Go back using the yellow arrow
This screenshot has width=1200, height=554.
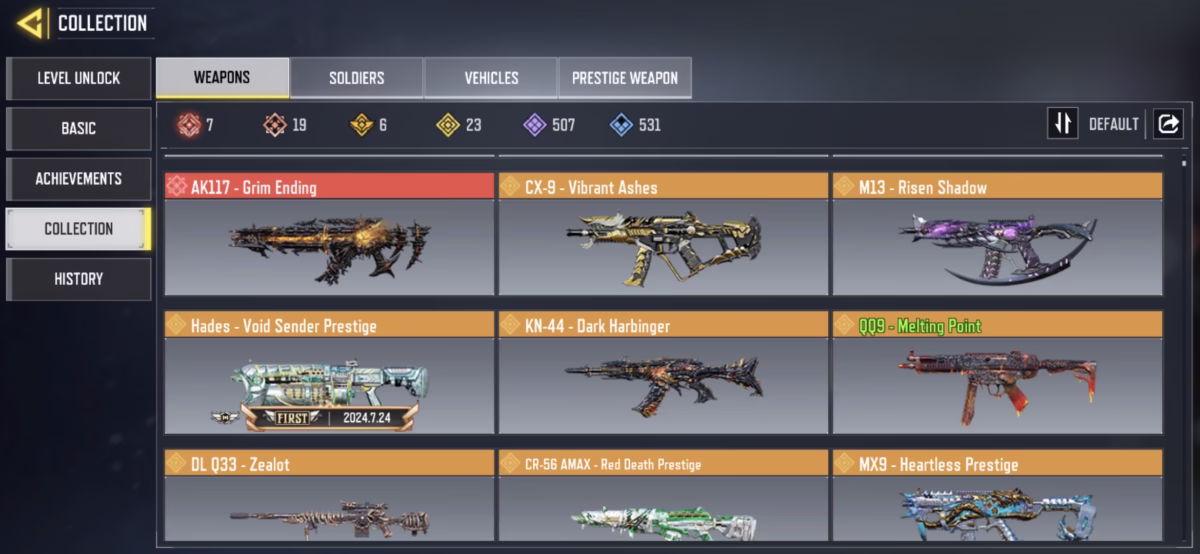[30, 23]
